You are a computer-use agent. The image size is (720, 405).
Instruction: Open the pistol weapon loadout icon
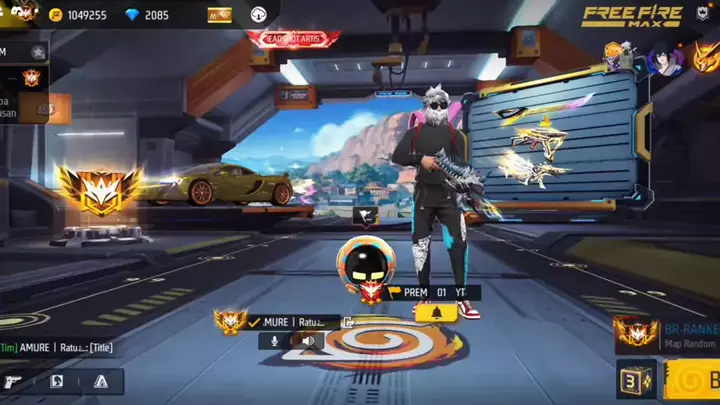[14, 381]
